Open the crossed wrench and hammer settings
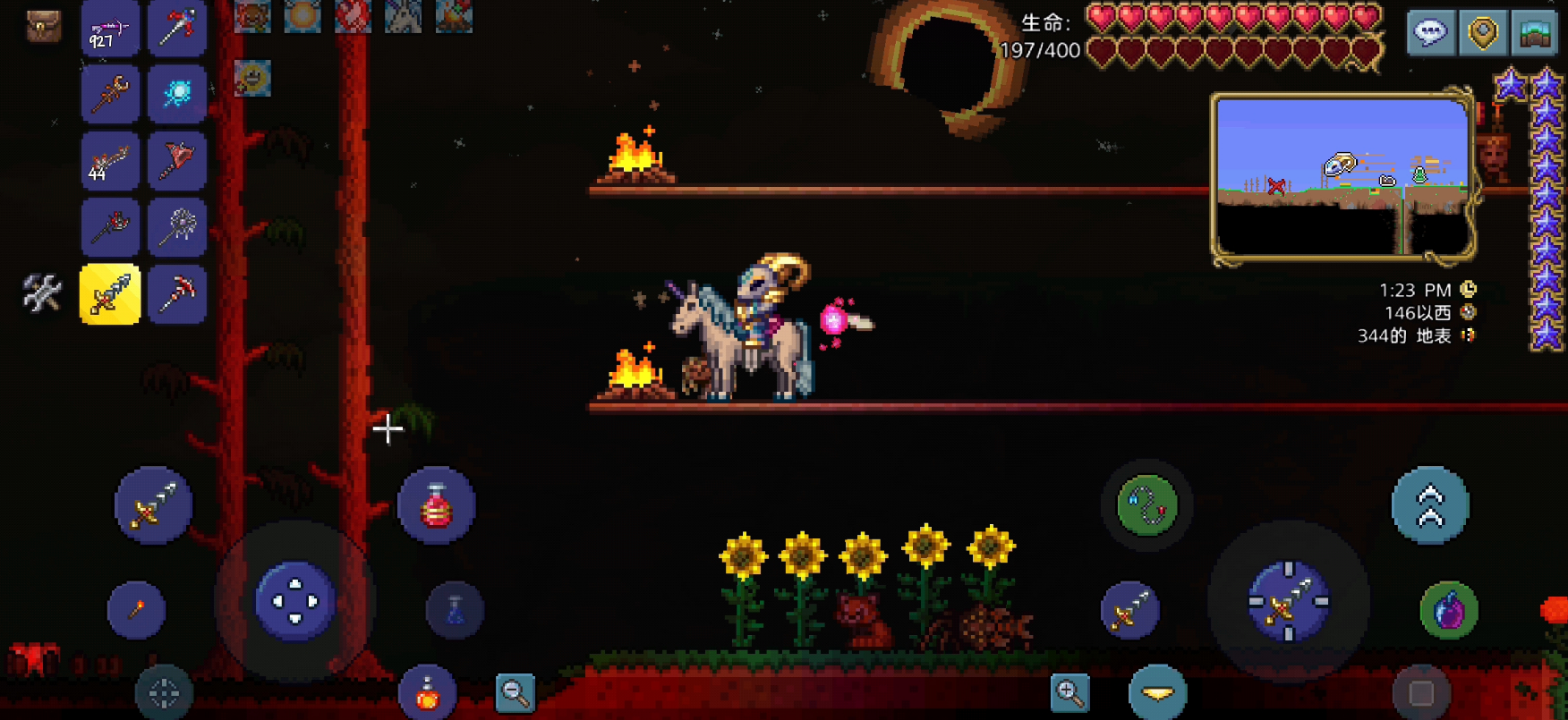The height and width of the screenshot is (720, 1568). pyautogui.click(x=42, y=293)
